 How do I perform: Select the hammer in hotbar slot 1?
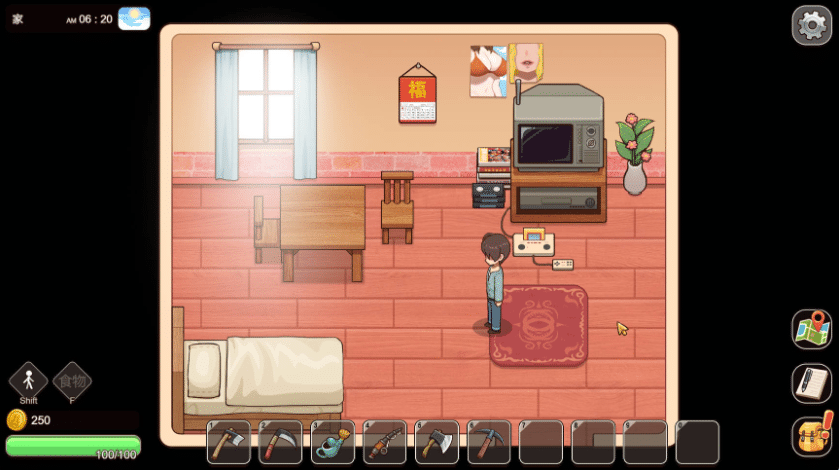click(x=228, y=442)
